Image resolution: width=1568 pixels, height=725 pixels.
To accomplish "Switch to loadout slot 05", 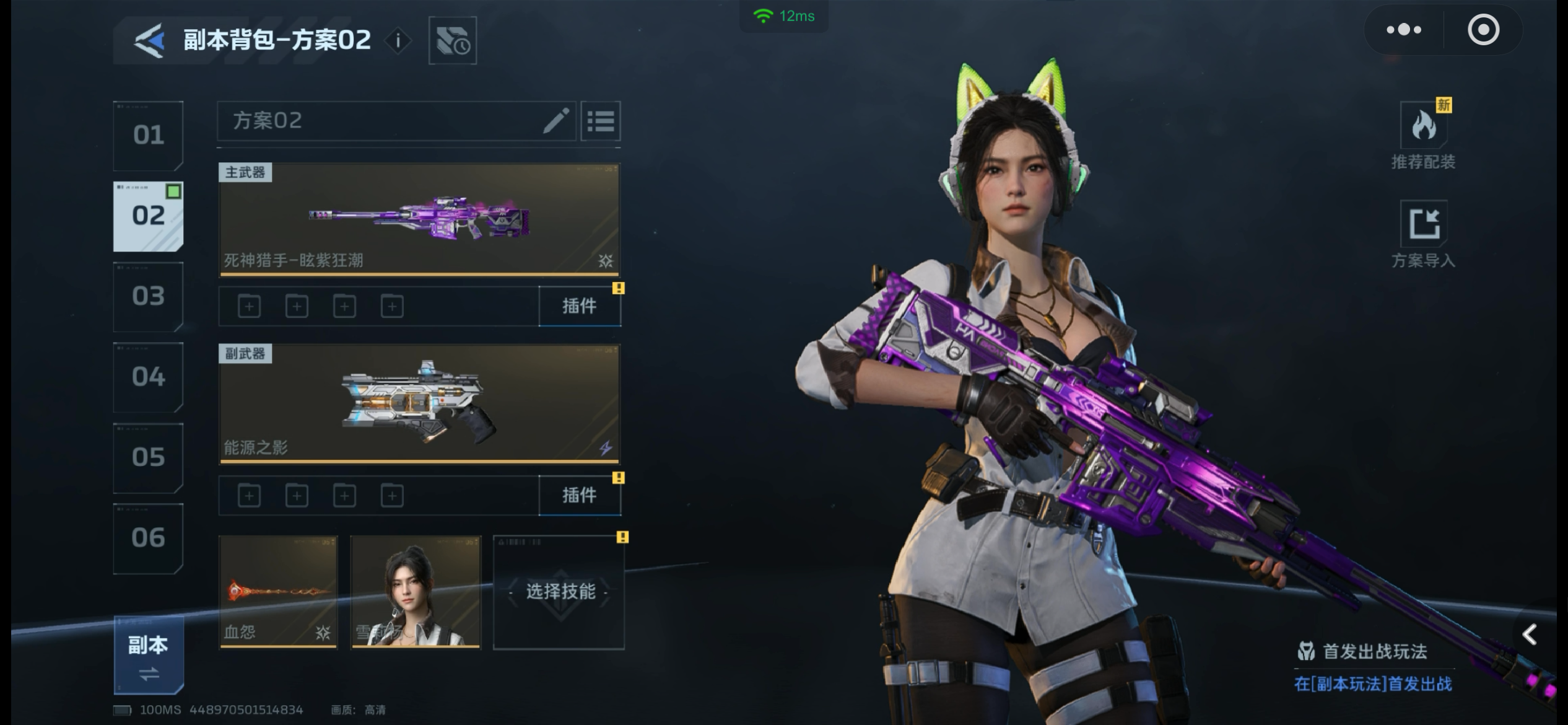I will 148,457.
